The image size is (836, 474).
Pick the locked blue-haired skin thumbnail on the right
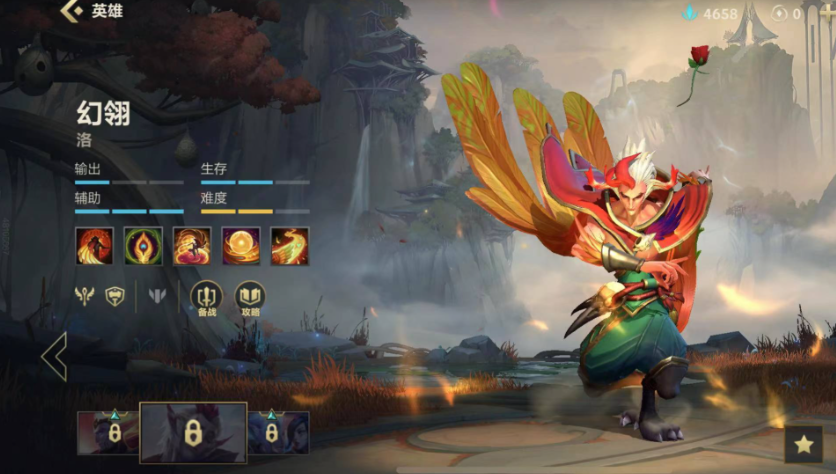coord(278,433)
